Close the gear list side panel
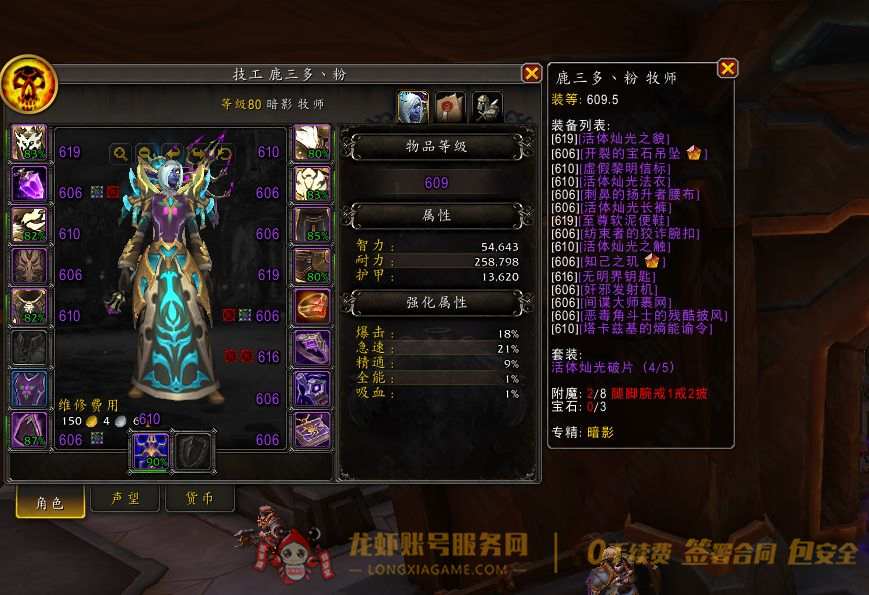Screen dimensions: 869x595 pyautogui.click(x=727, y=68)
